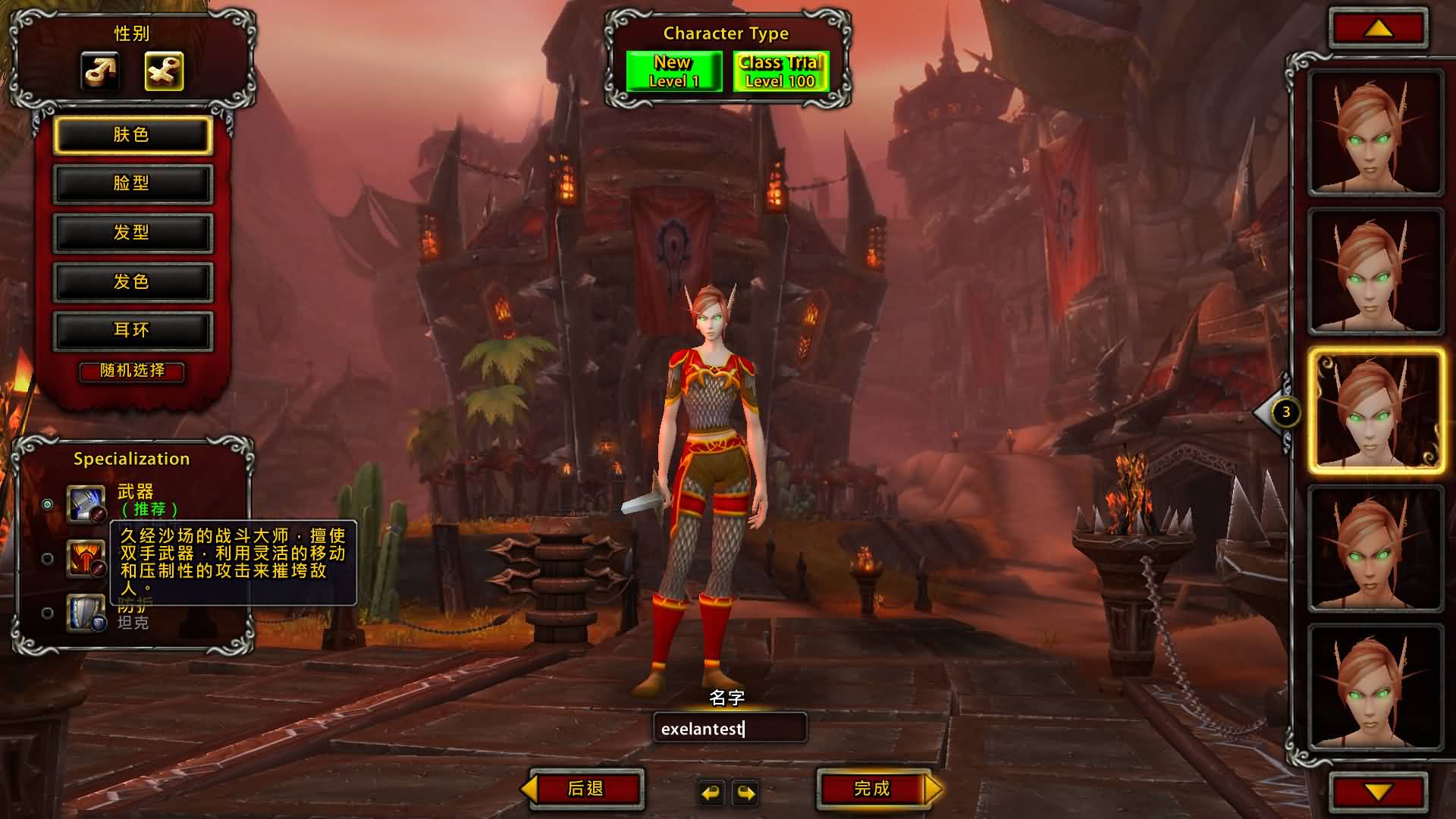Choose the Class Trial Level 100 option
1456x819 pixels.
point(780,71)
